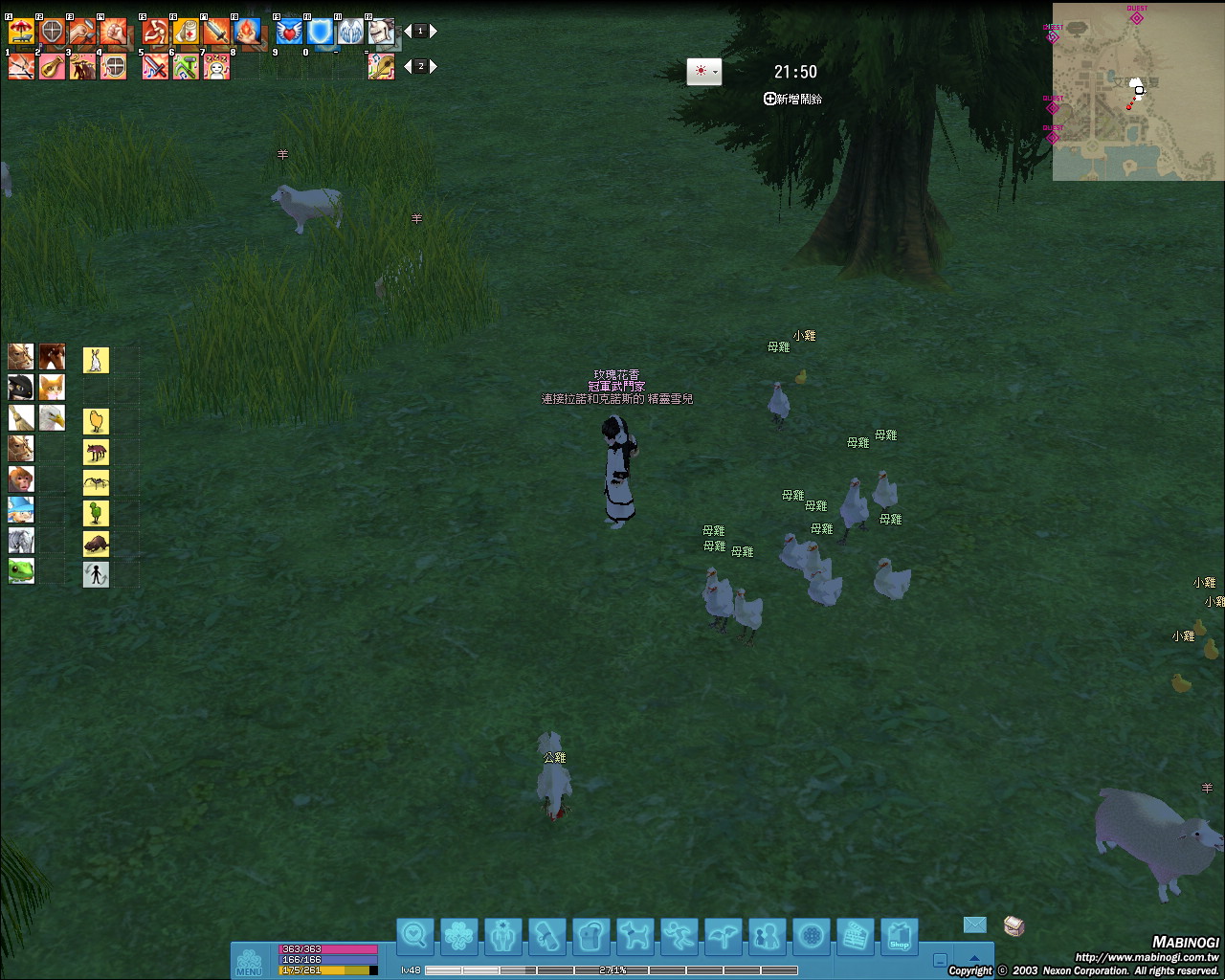
Task: Select the spider transformation icon
Action: tap(96, 482)
